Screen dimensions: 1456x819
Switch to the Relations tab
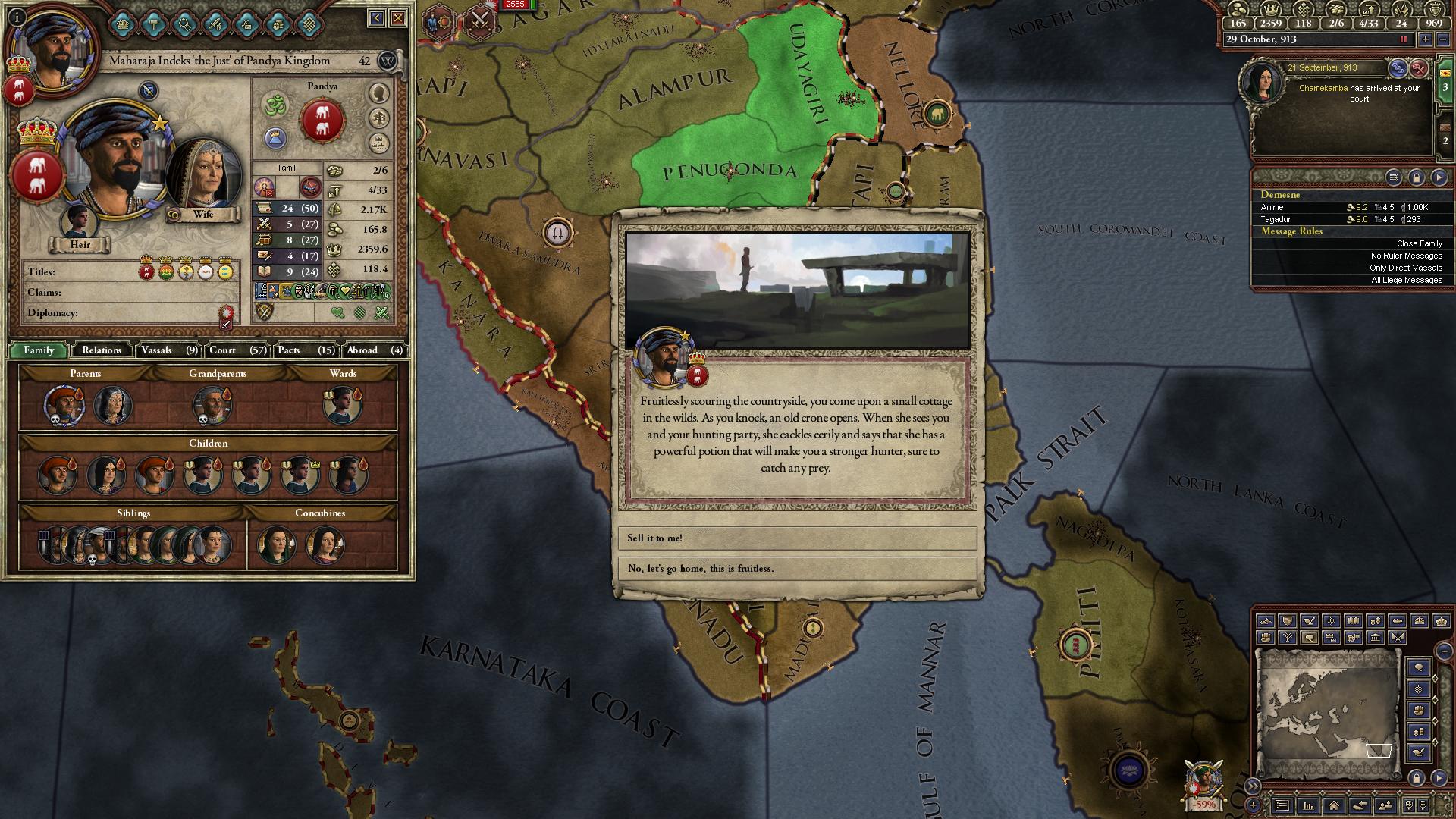tap(102, 350)
